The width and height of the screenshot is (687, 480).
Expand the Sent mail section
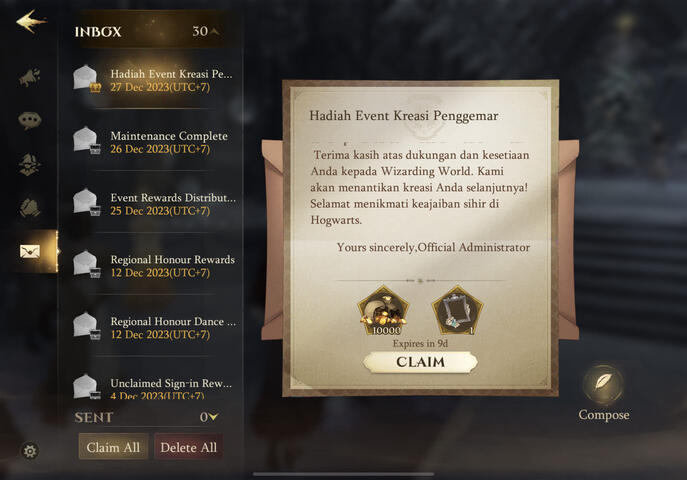[213, 417]
